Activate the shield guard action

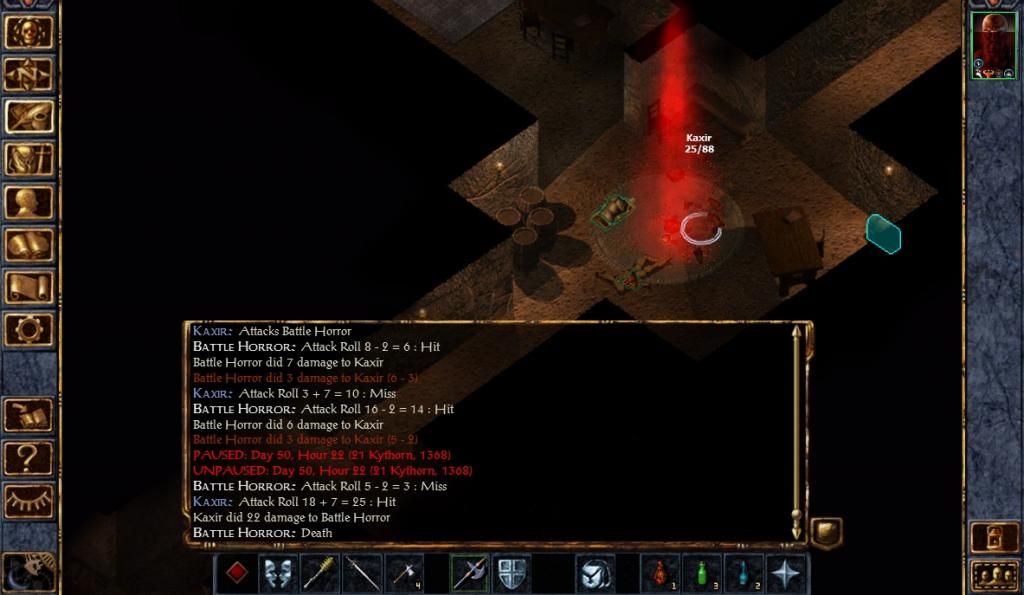(x=512, y=573)
